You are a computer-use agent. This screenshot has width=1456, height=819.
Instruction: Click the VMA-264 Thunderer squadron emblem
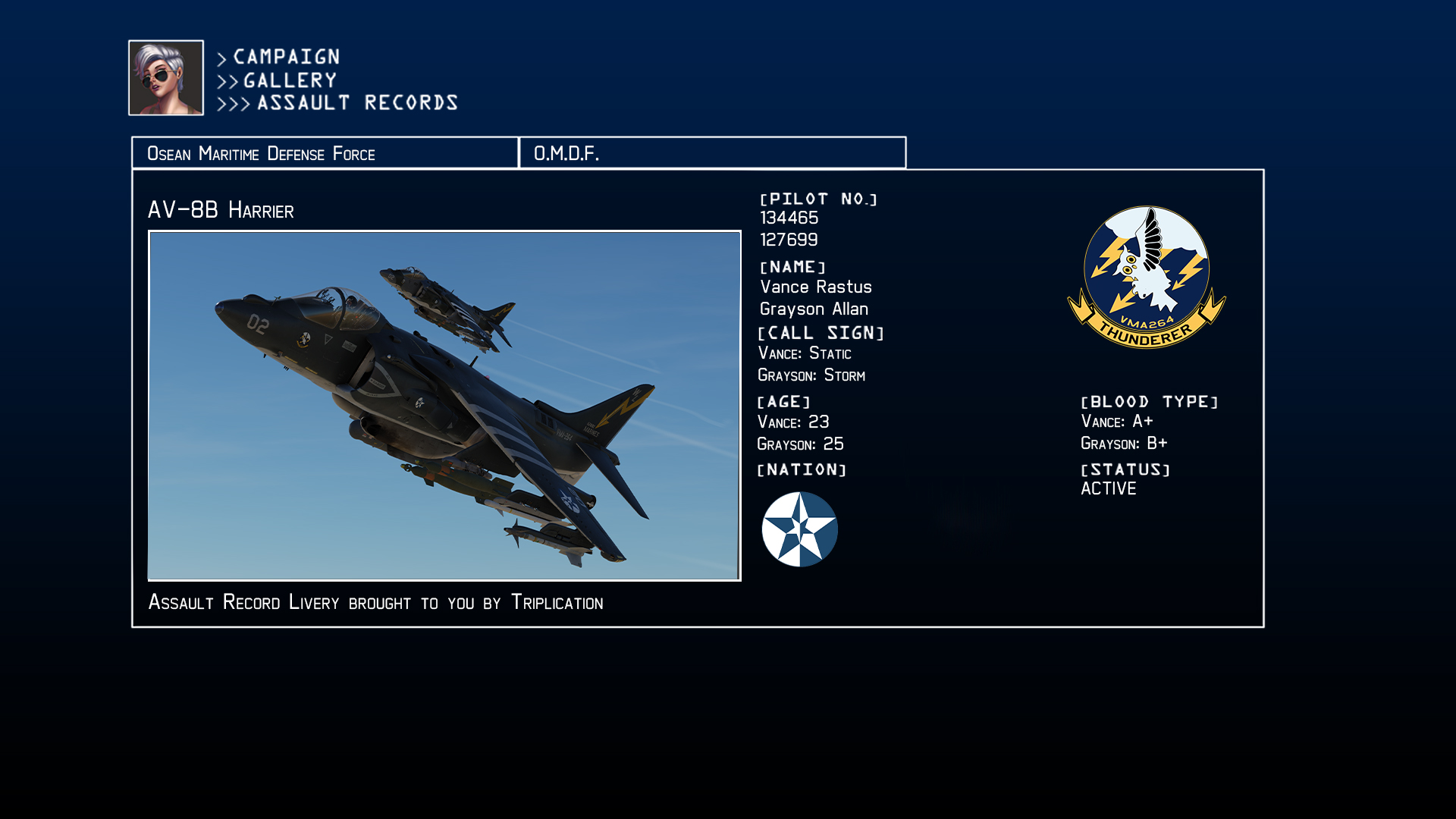tap(1146, 278)
